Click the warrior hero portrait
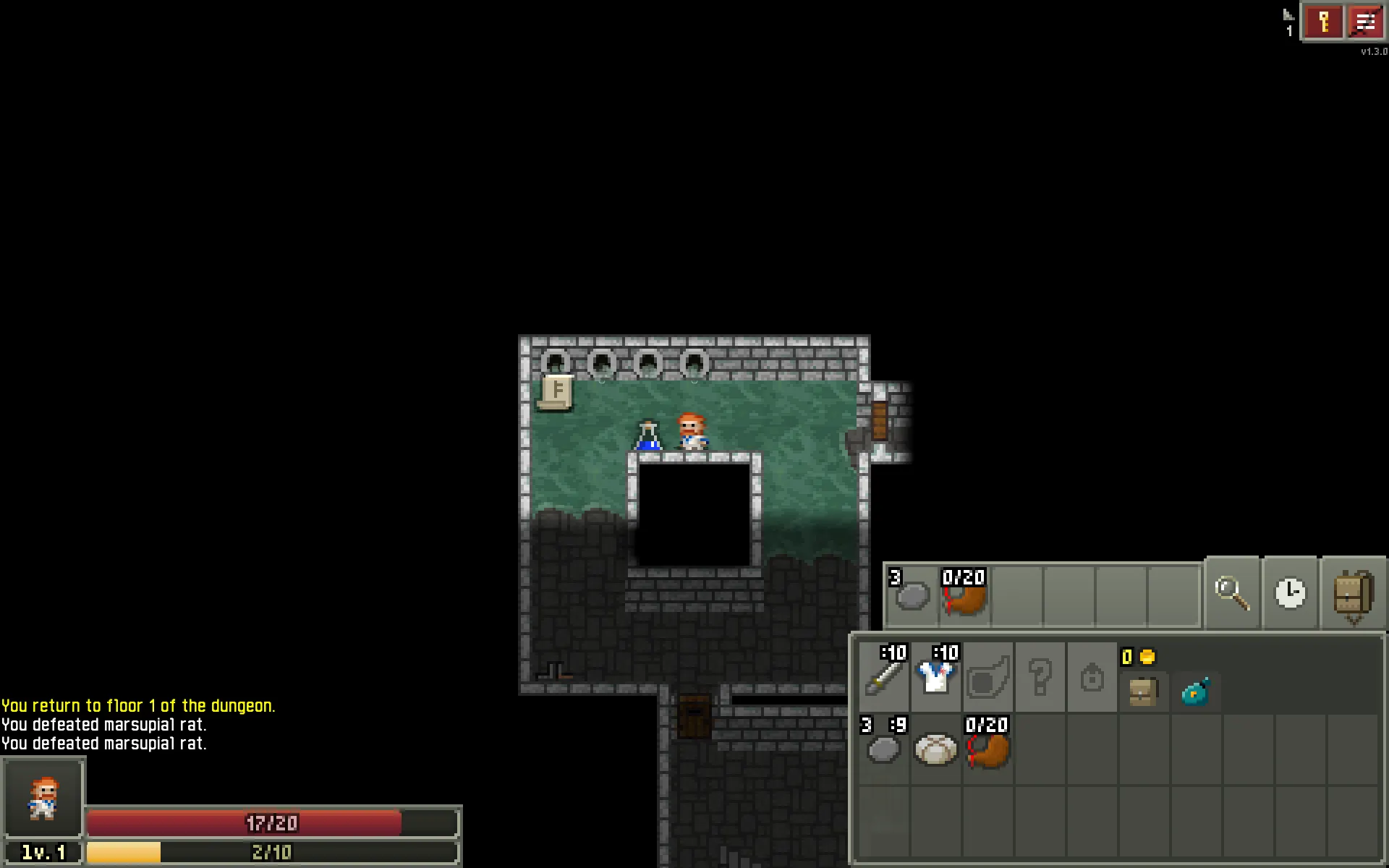This screenshot has height=868, width=1389. pyautogui.click(x=43, y=797)
